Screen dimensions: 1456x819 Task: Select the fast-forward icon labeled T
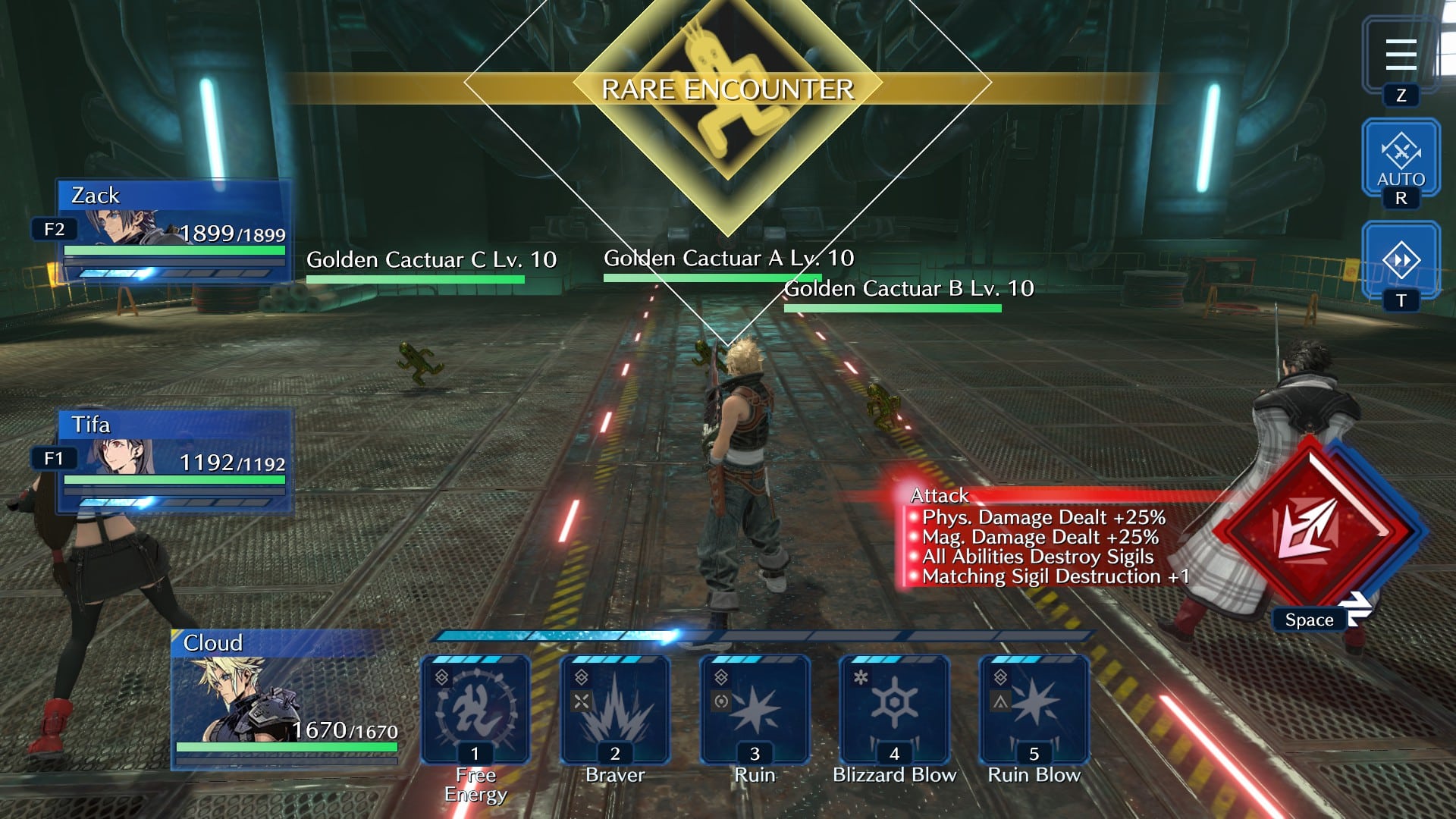pyautogui.click(x=1401, y=258)
